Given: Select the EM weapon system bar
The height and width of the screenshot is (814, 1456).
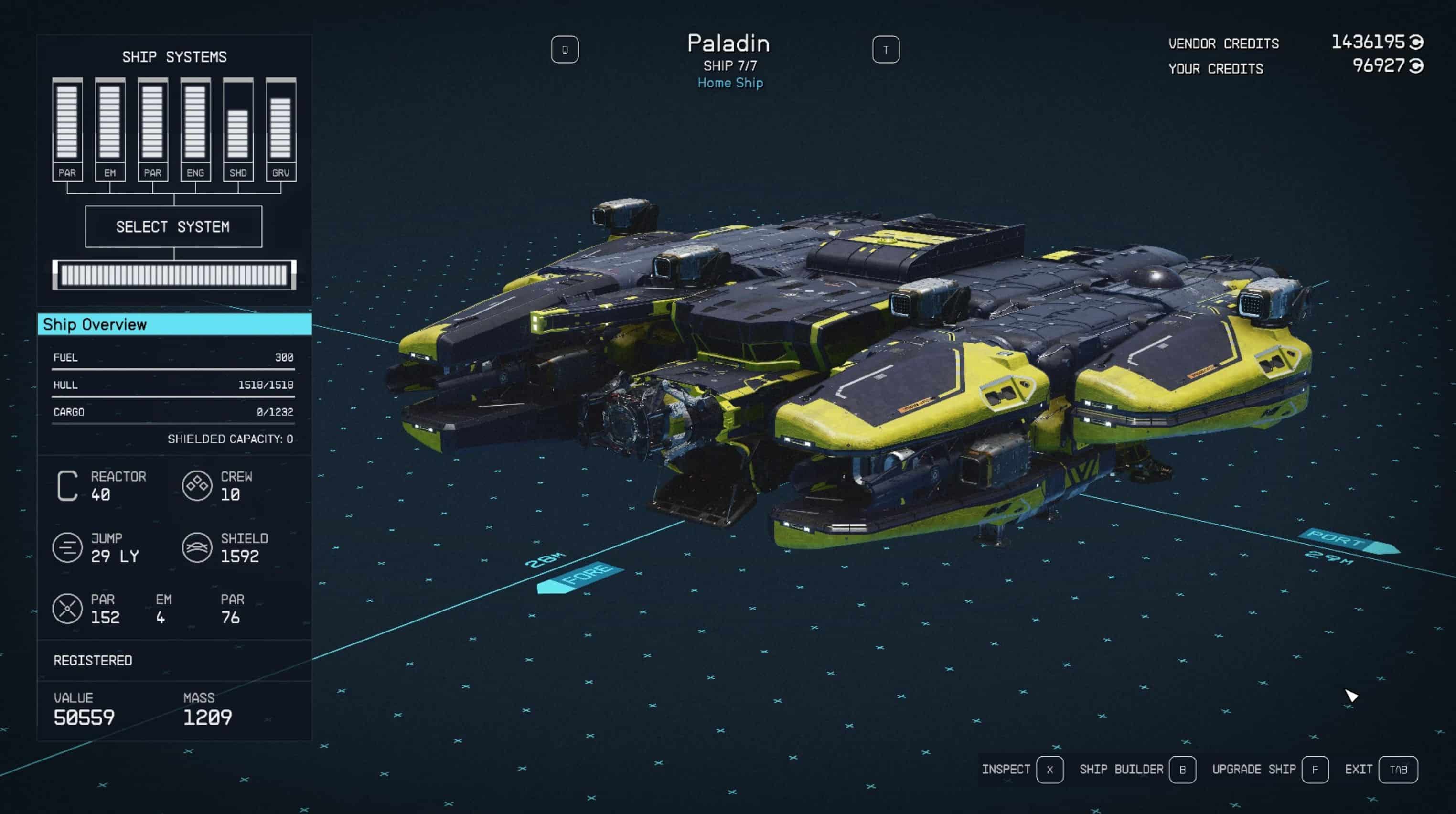Looking at the screenshot, I should 110,129.
